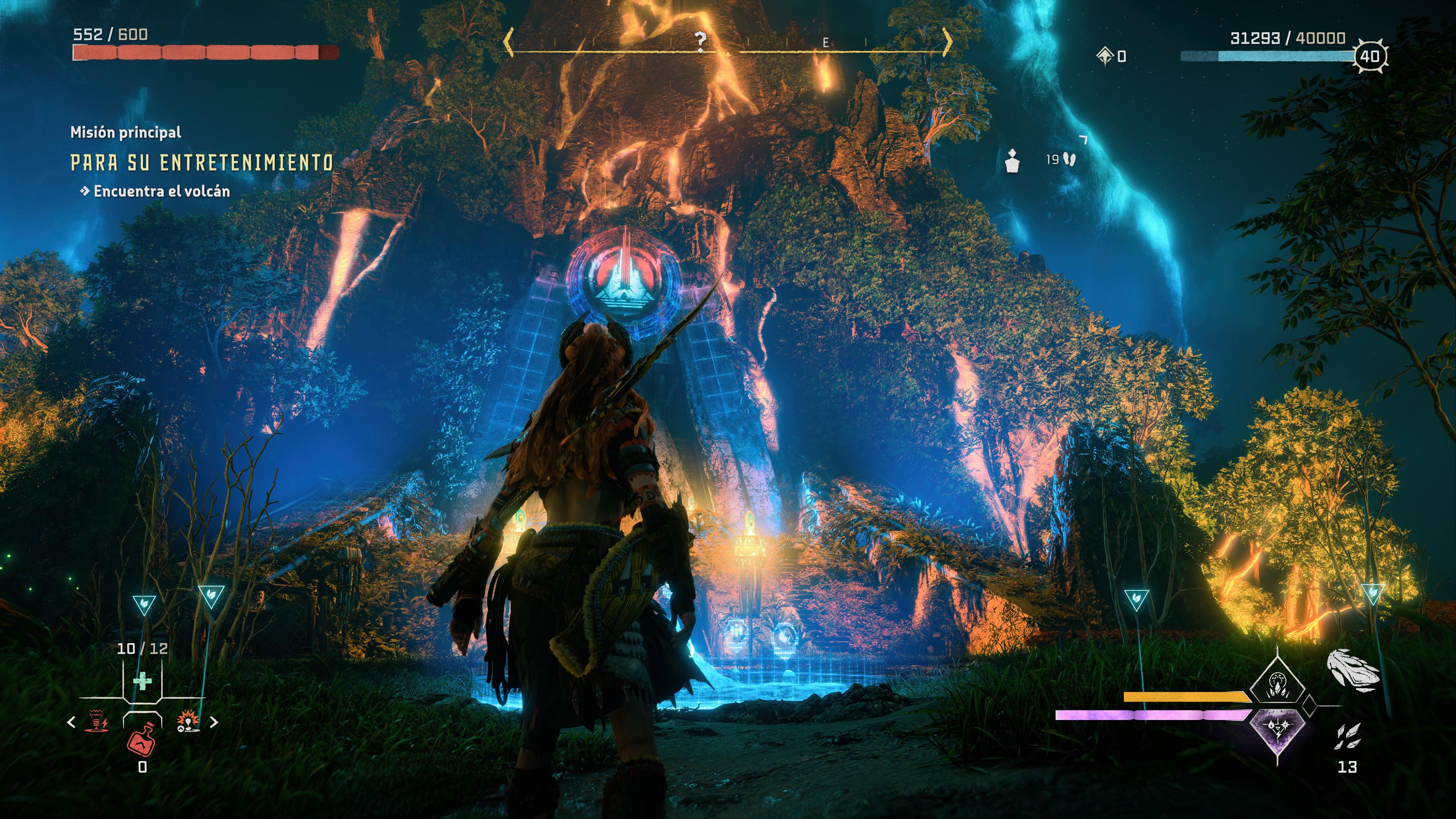Open skill points arrowhead icon
This screenshot has height=819, width=1456.
tap(1105, 56)
